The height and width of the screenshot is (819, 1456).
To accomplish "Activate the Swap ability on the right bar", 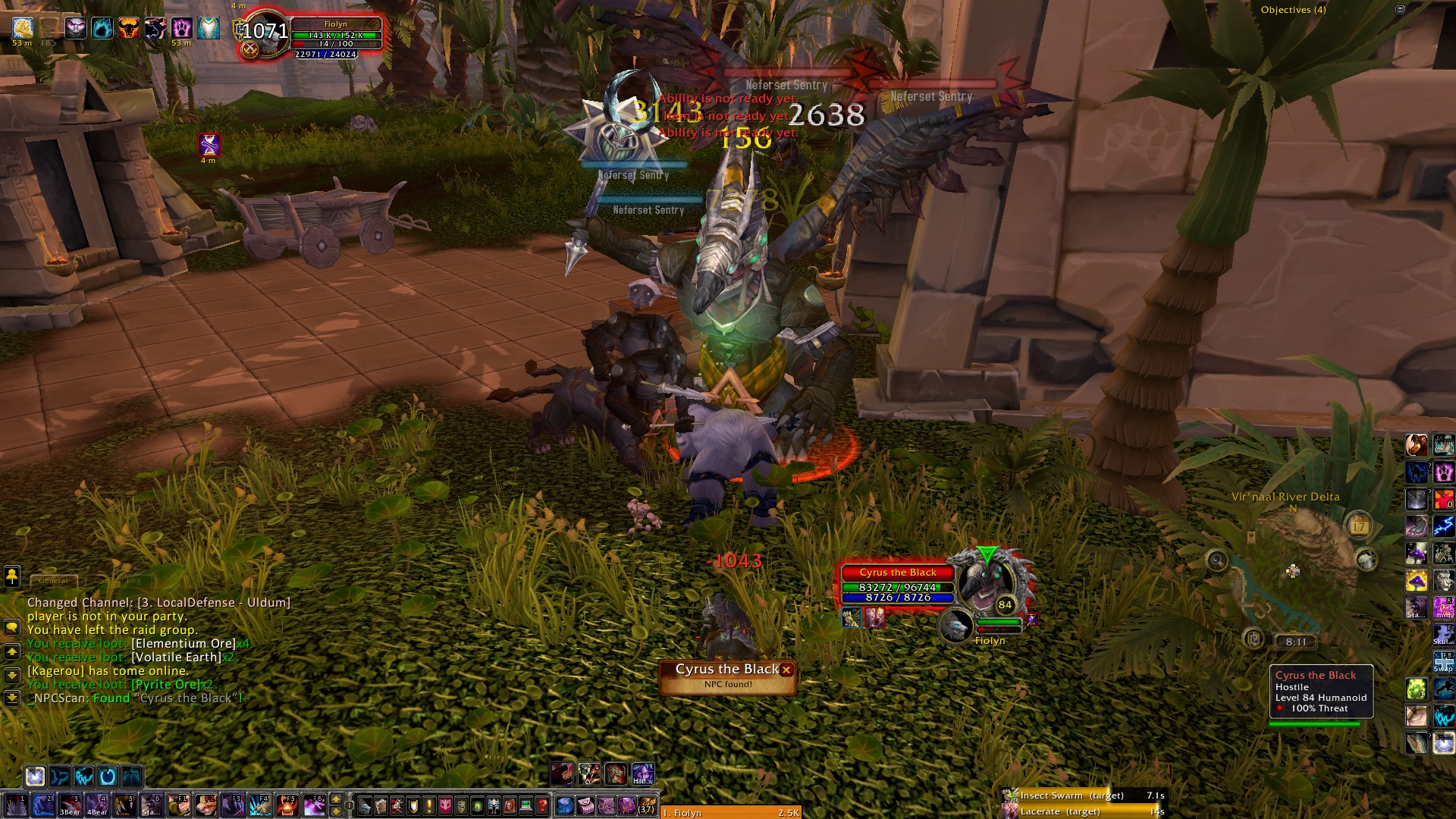I will pyautogui.click(x=1443, y=661).
